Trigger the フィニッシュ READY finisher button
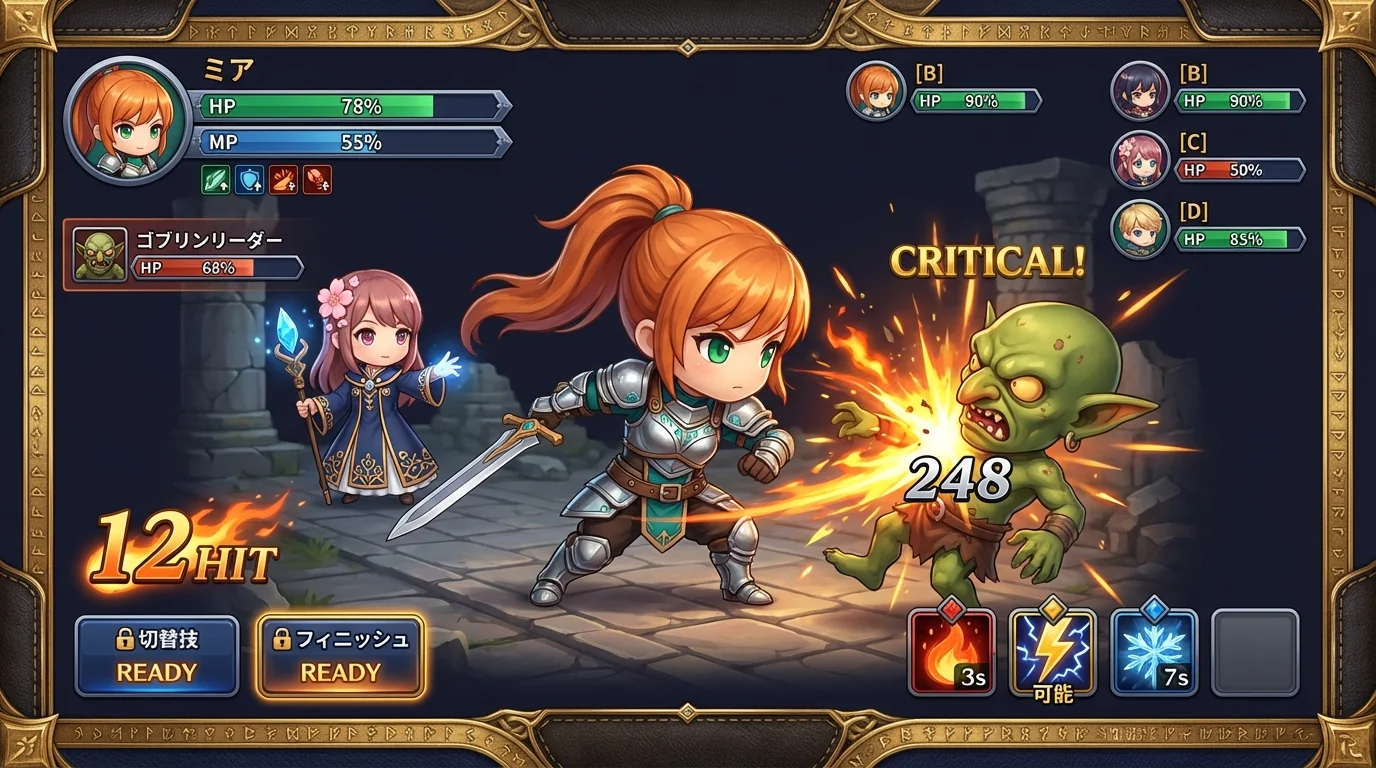The width and height of the screenshot is (1376, 768). (x=341, y=657)
